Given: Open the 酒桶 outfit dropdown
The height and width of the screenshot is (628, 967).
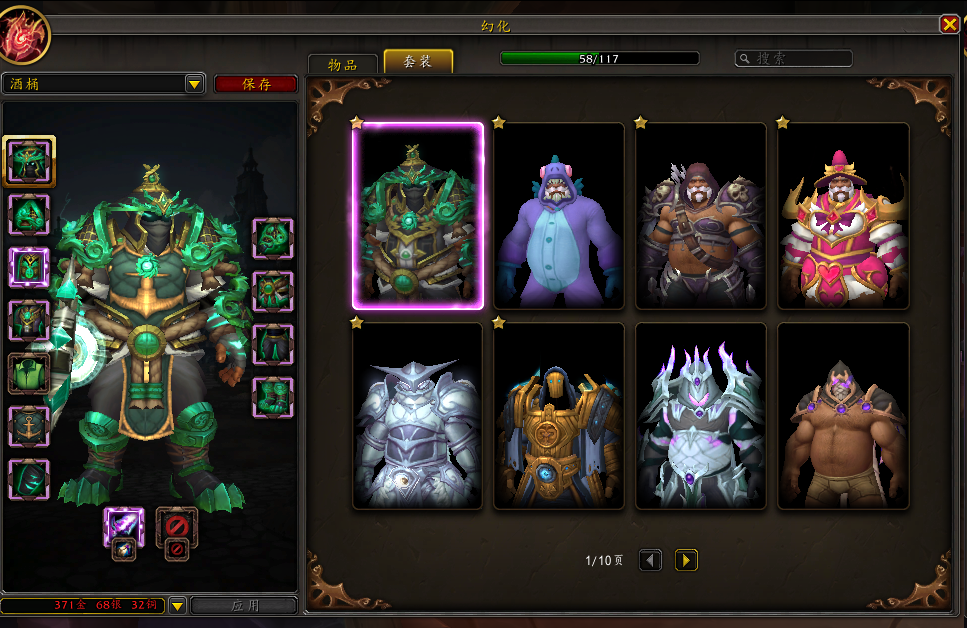Looking at the screenshot, I should 195,84.
